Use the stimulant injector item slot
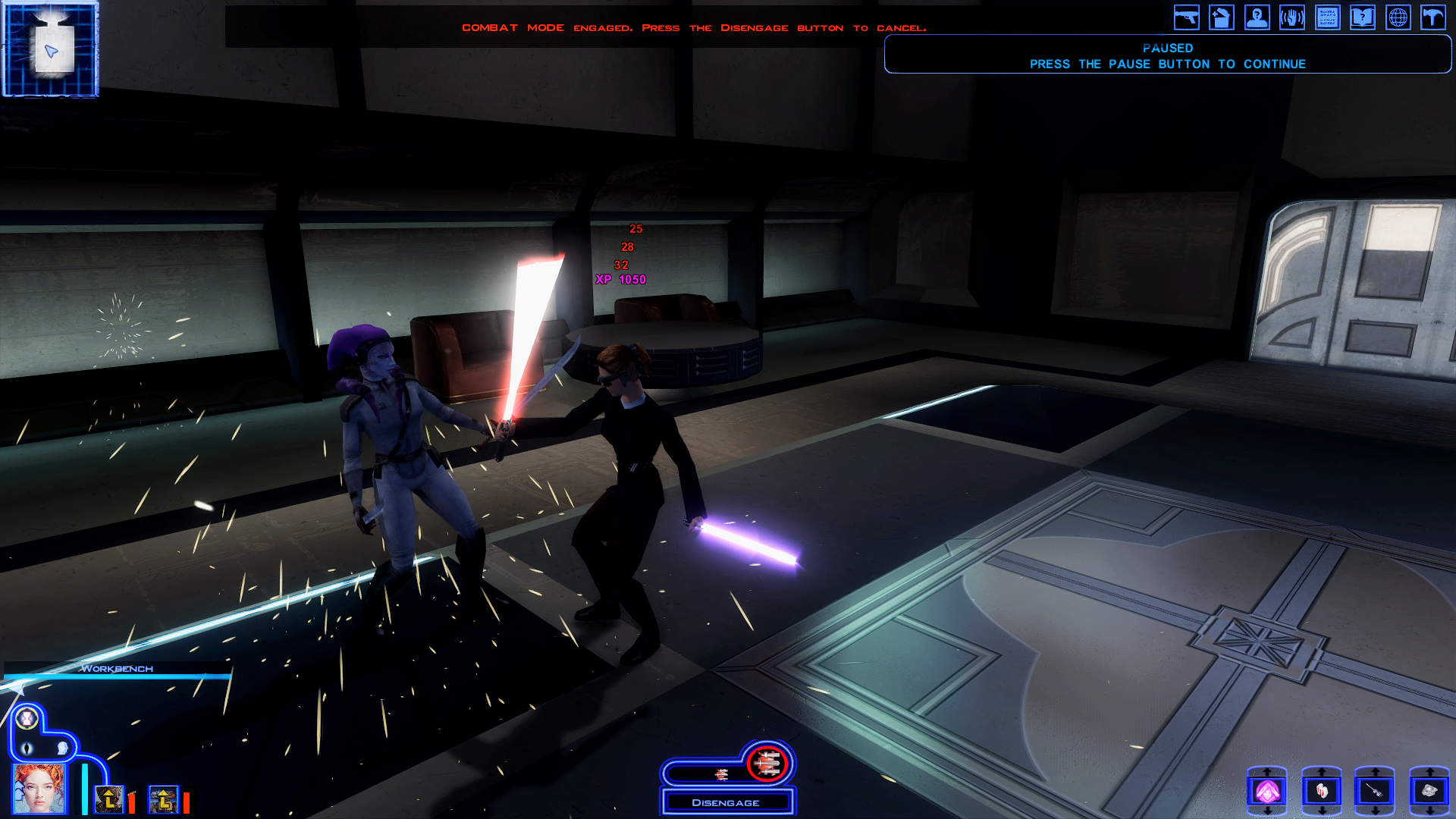Image resolution: width=1456 pixels, height=819 pixels. (1375, 792)
